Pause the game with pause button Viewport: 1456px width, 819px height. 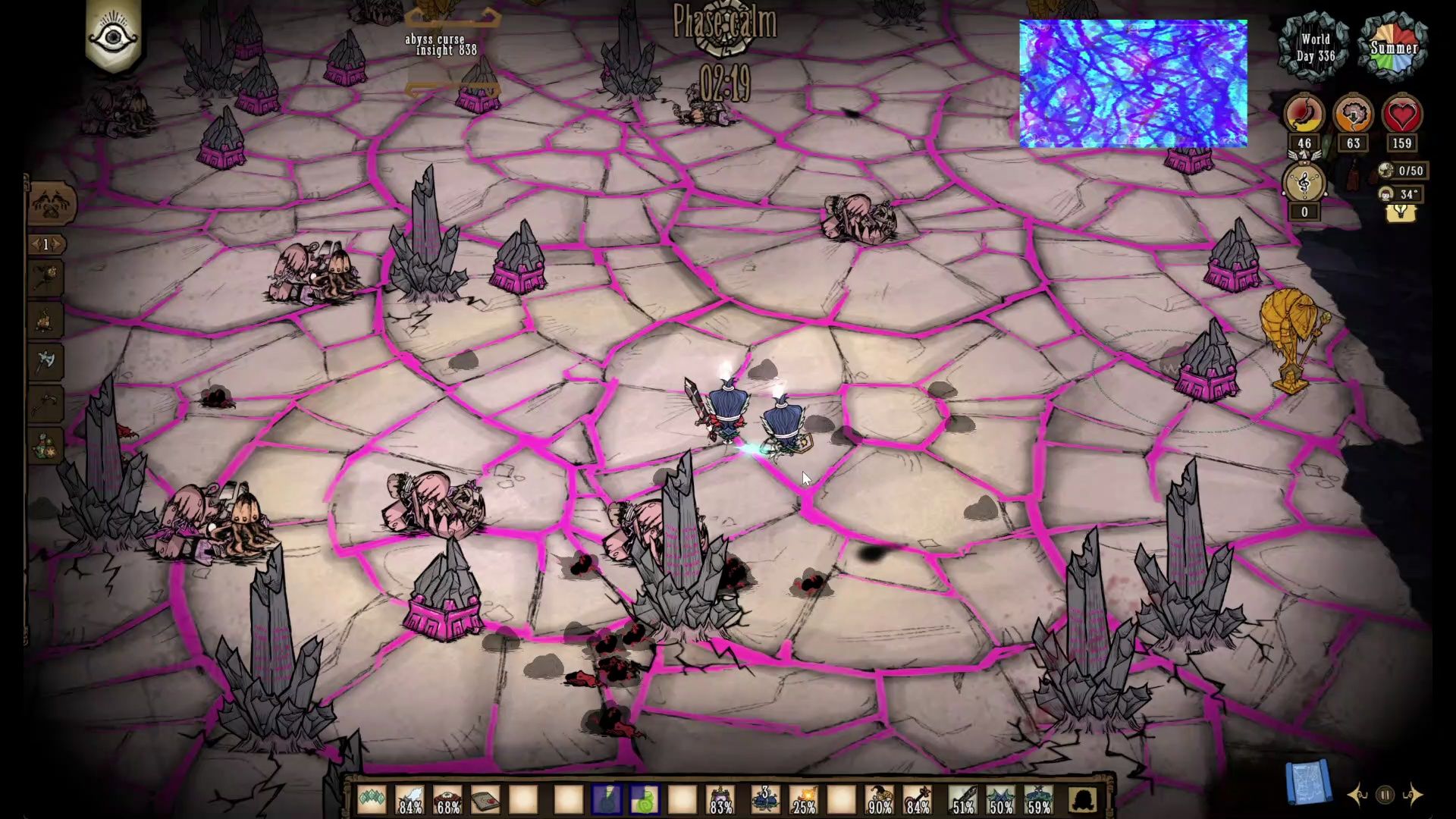pos(1385,795)
